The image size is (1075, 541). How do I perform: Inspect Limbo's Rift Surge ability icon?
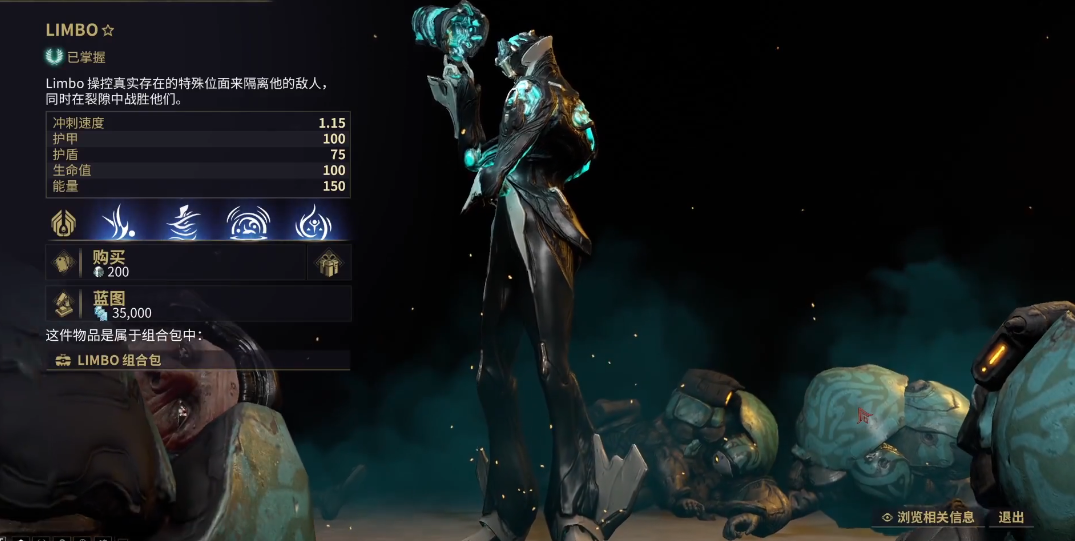(x=246, y=222)
